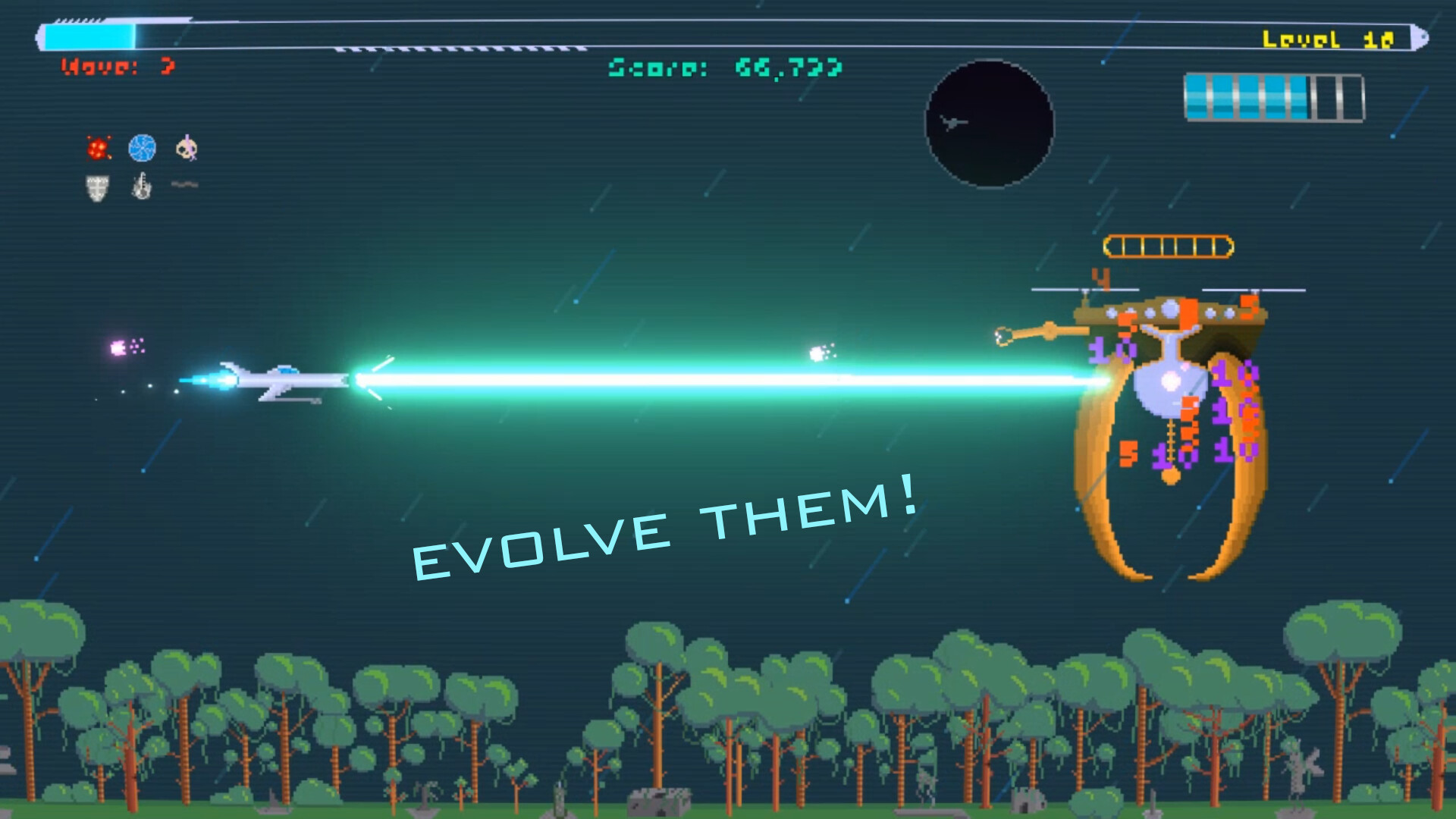Click the sixth grayed-out power-up icon

pos(185,184)
